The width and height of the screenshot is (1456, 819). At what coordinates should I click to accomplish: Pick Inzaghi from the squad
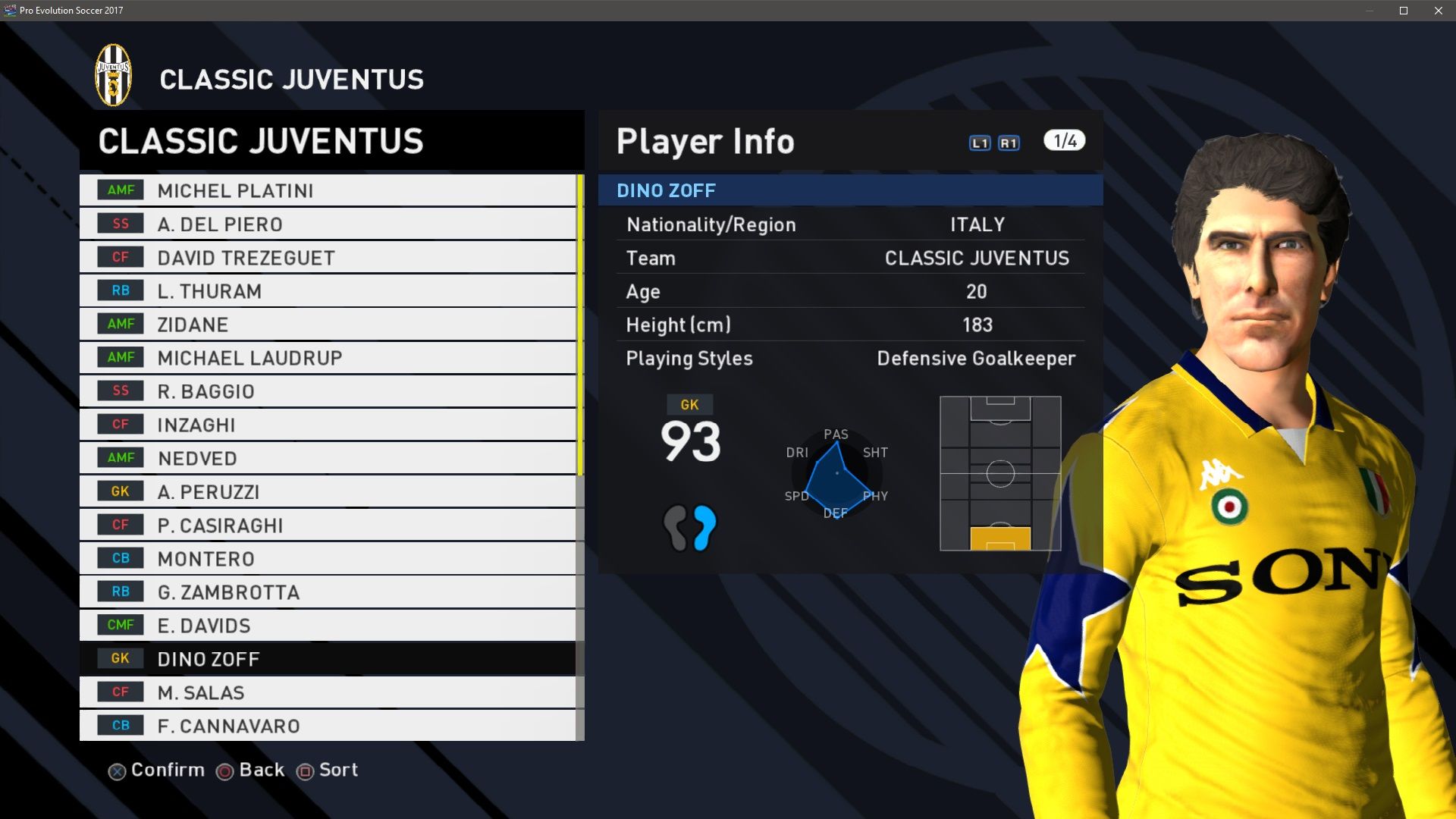coord(327,425)
